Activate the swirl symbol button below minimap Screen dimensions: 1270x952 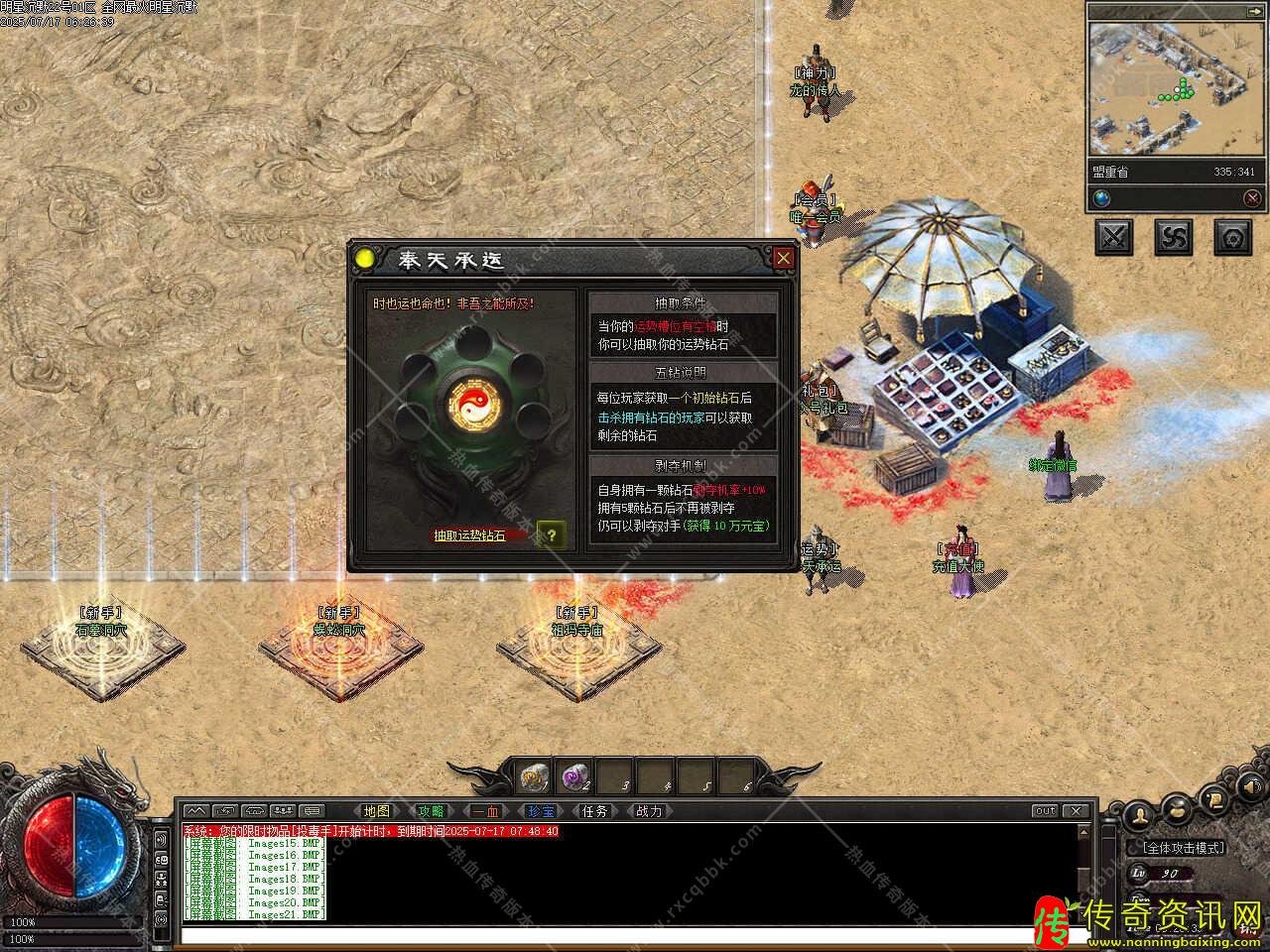(1174, 237)
